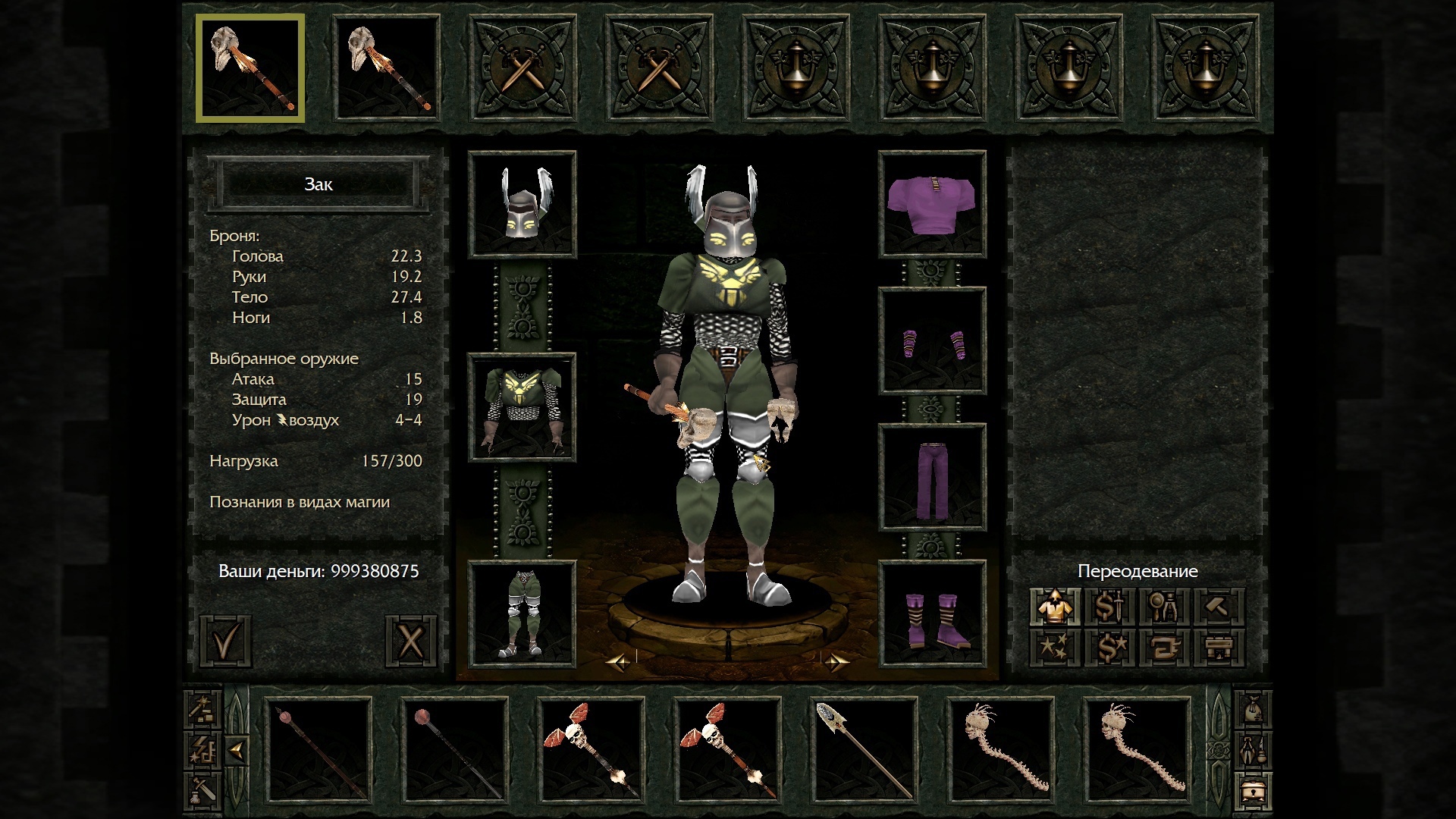This screenshot has width=1456, height=819.
Task: Switch to the dollar-and-sword trade mode
Action: coord(1109,607)
